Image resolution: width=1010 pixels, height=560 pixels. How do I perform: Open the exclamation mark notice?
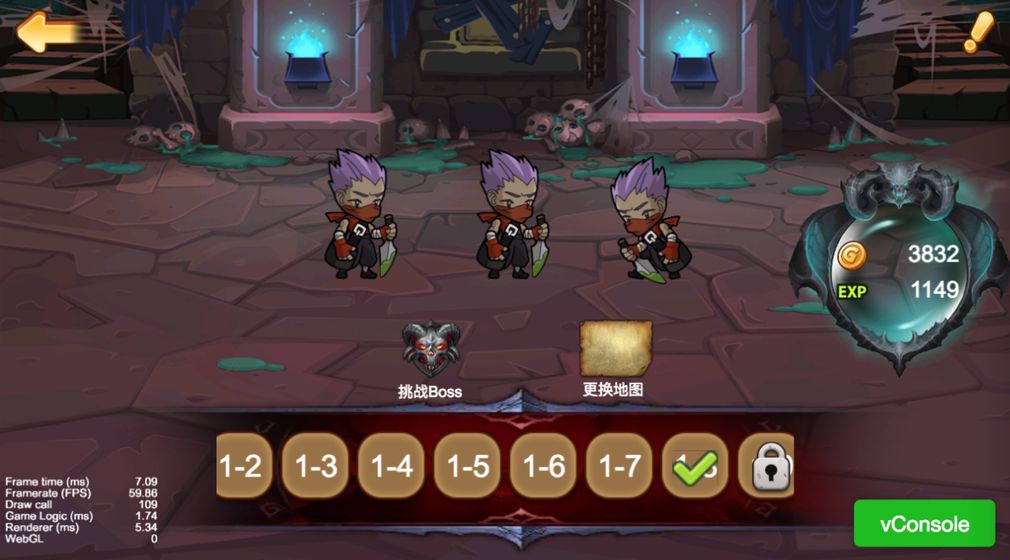977,33
